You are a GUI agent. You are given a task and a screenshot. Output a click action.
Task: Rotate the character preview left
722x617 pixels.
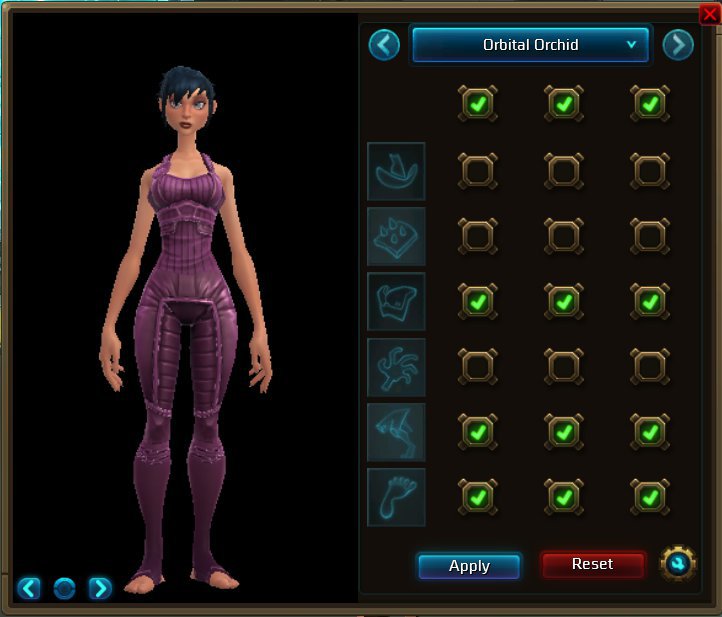pos(29,588)
